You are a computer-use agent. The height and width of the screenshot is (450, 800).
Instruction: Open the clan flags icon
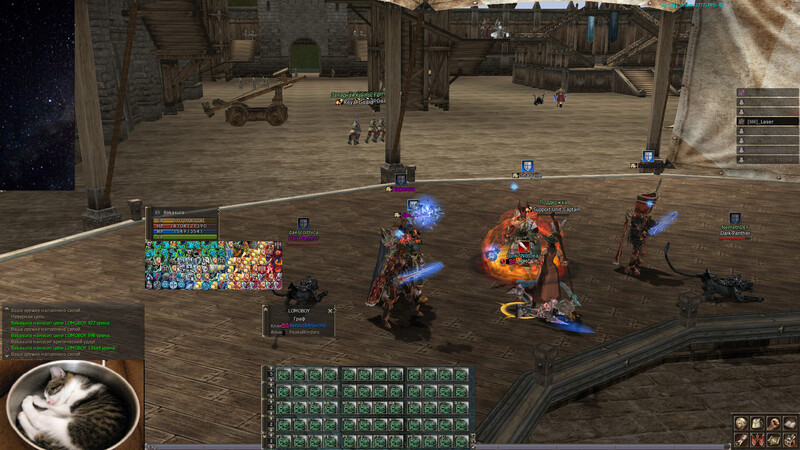(x=757, y=439)
